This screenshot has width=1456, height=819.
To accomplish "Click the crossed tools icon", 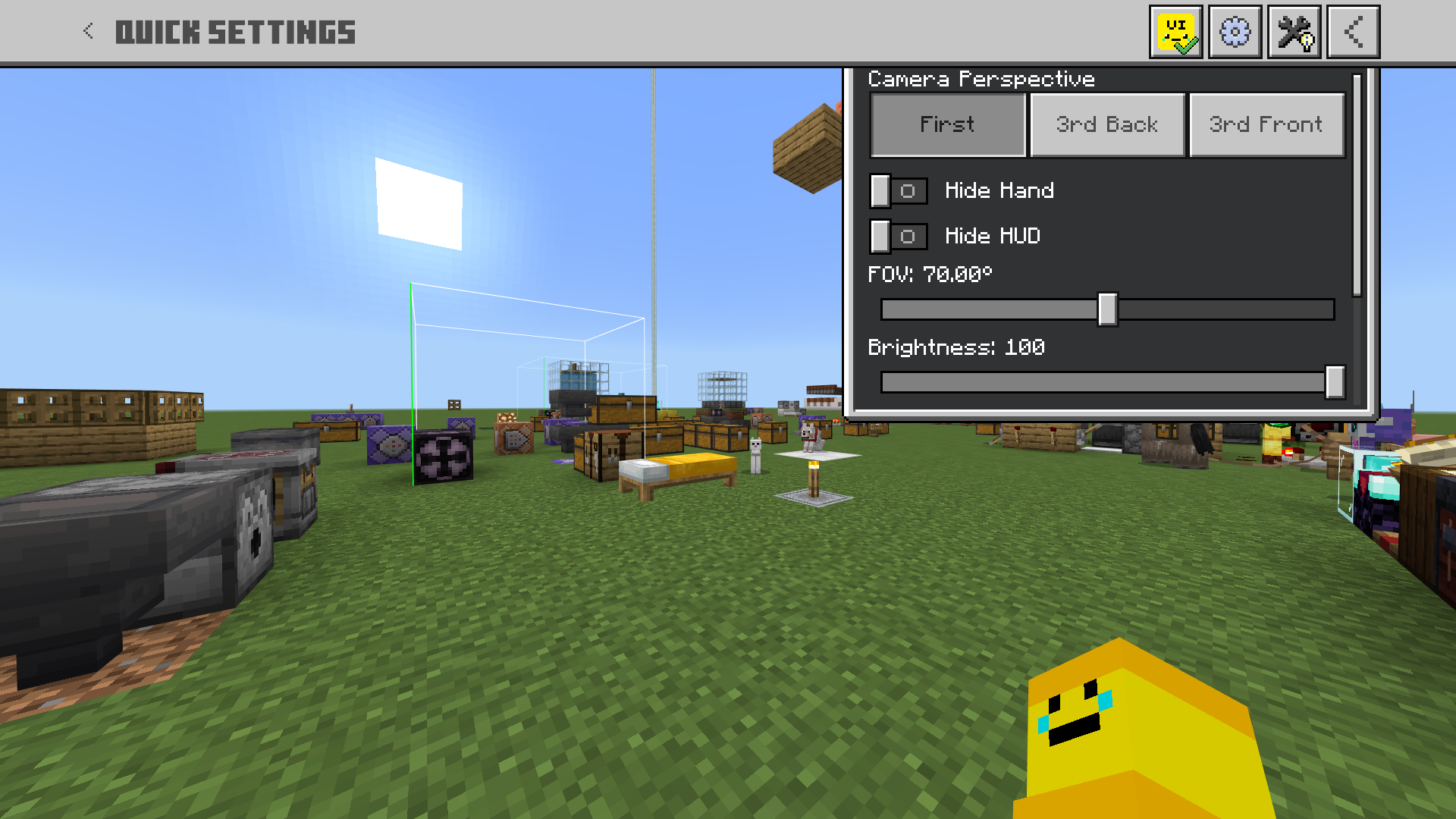I will click(x=1294, y=31).
